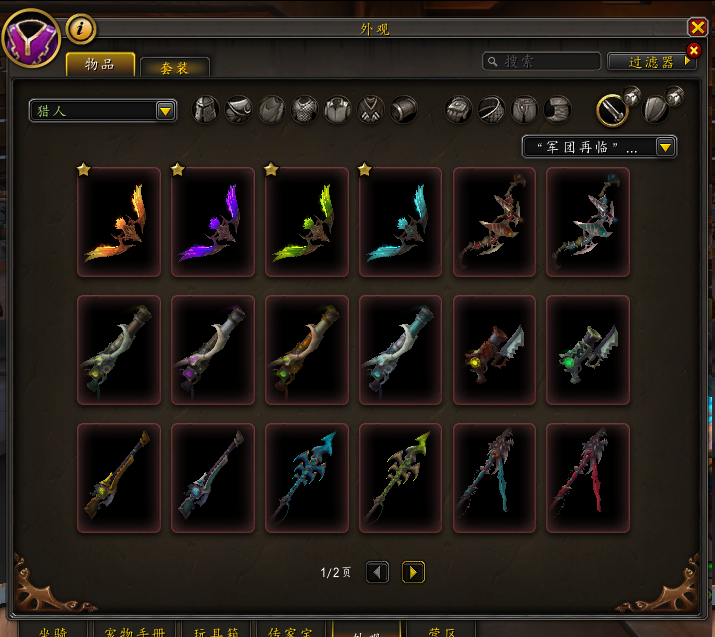Image resolution: width=715 pixels, height=637 pixels.
Task: Click the round info button
Action: 80,29
